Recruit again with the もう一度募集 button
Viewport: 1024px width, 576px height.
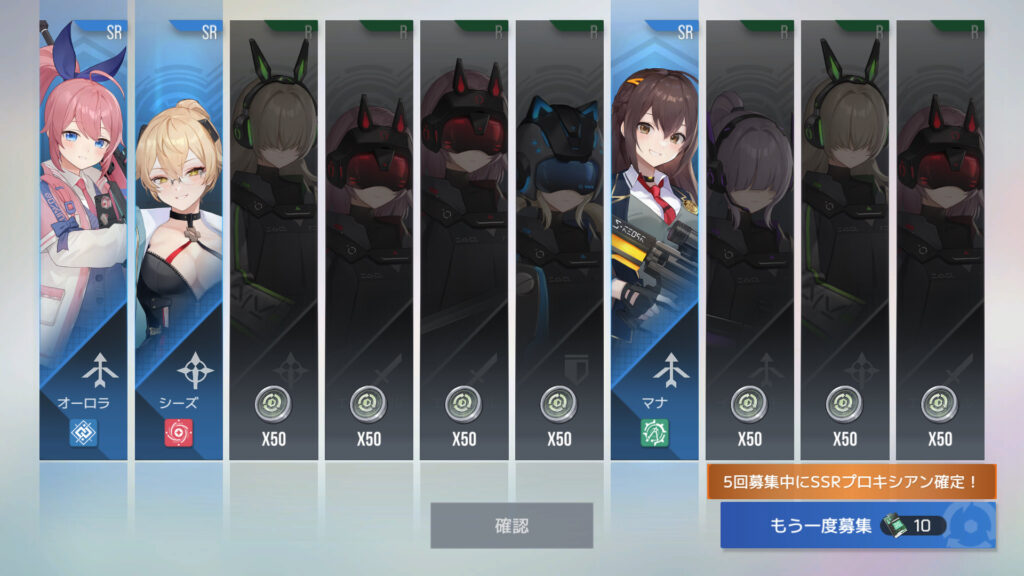tap(857, 525)
